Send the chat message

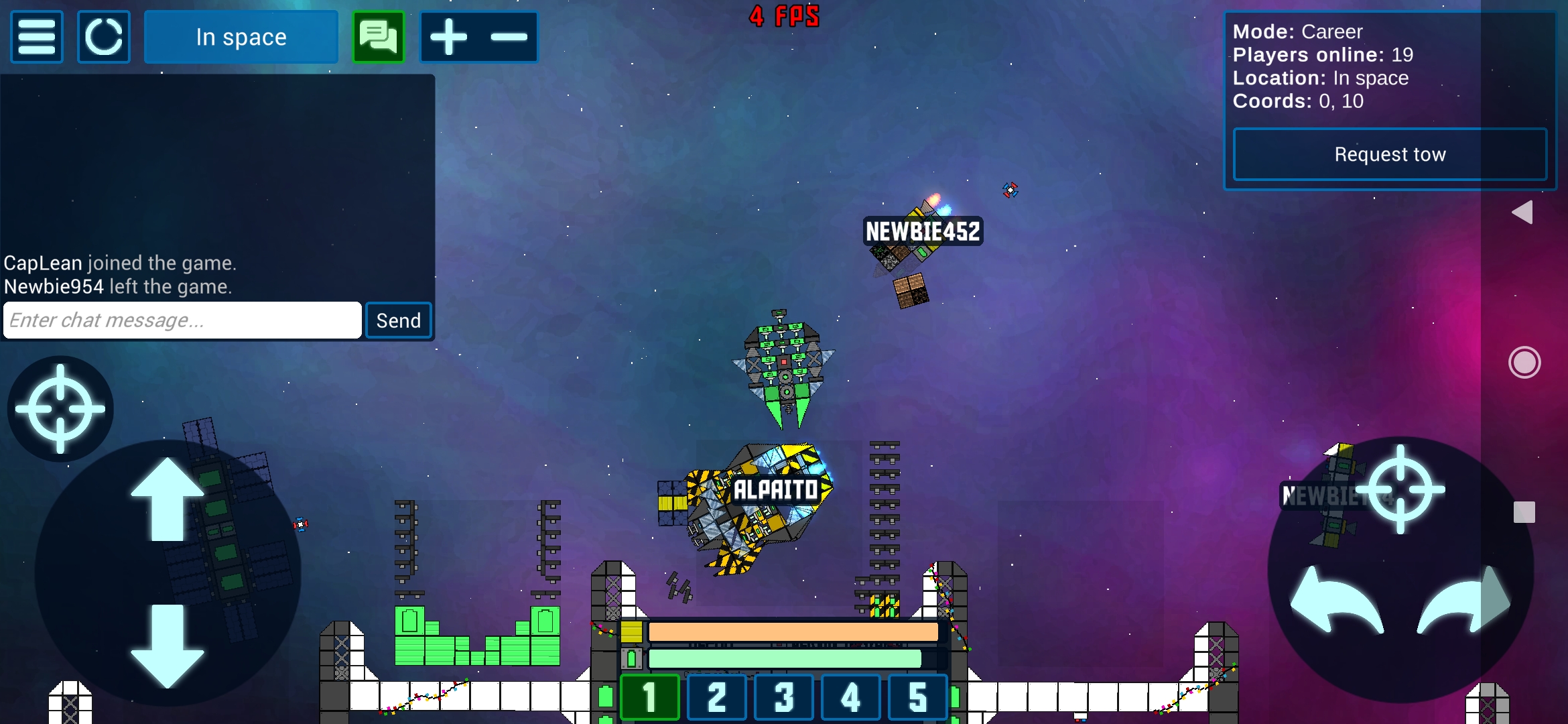tap(399, 320)
